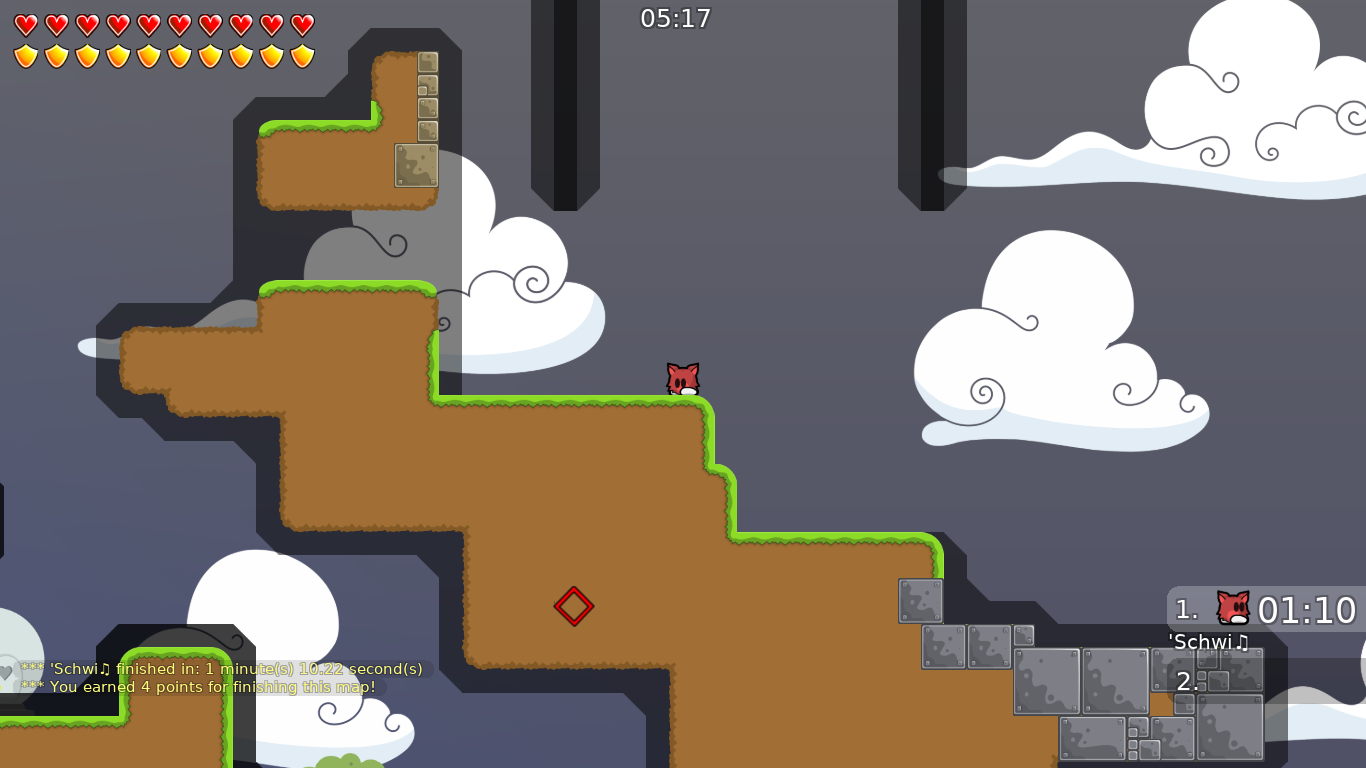
Task: Click the finish message in the chat log
Action: 222,669
